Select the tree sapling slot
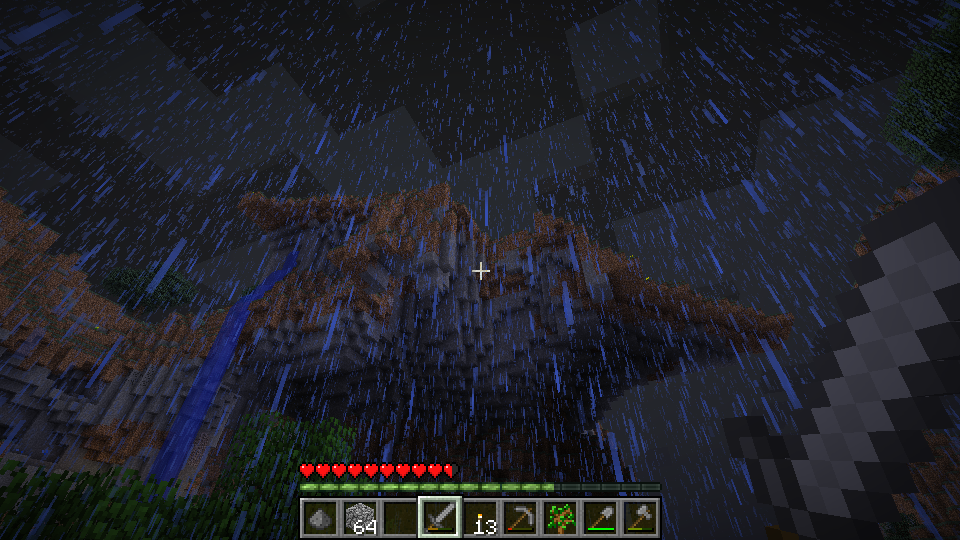The width and height of the screenshot is (960, 540). coord(560,518)
